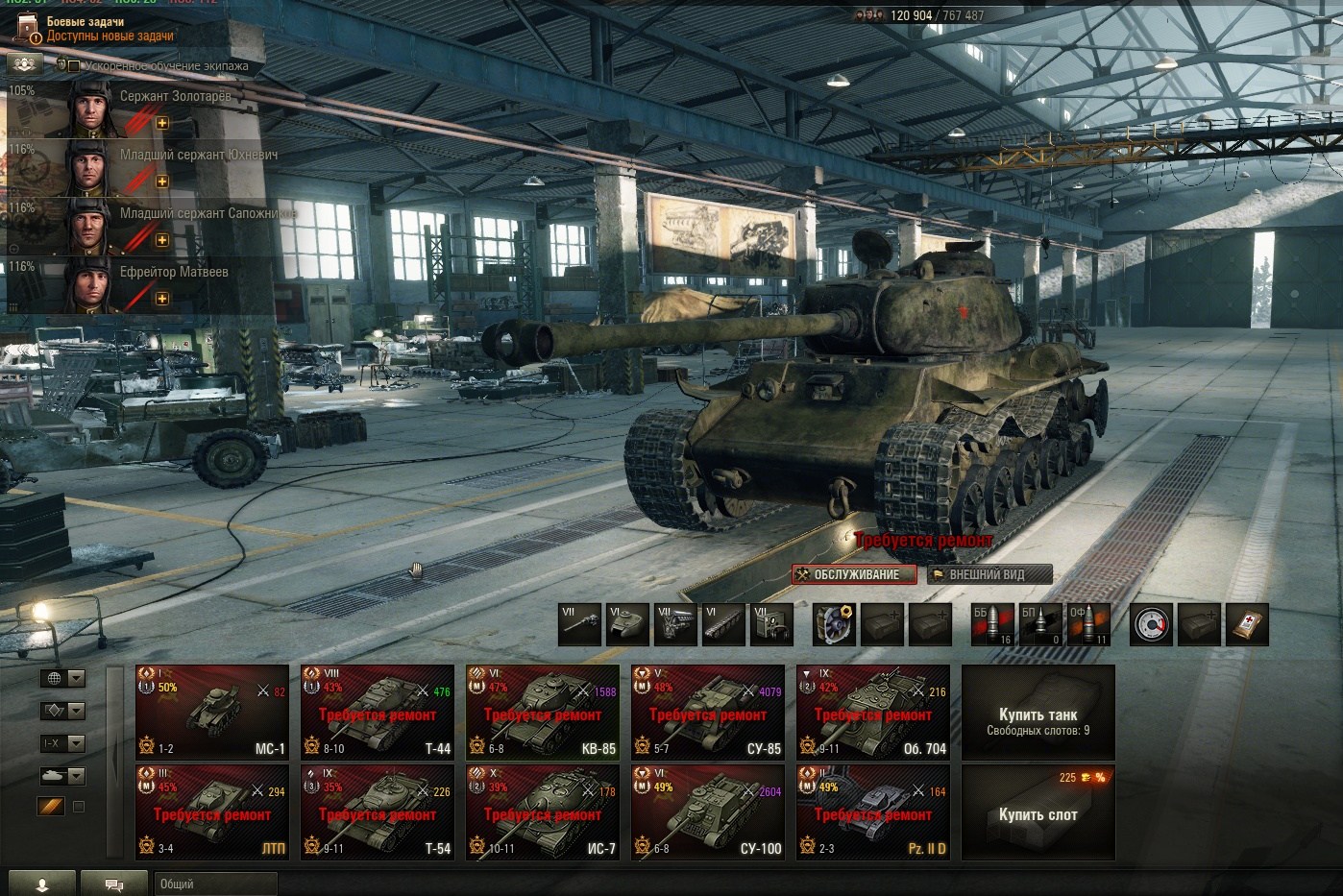Choose the ОФ high-explosive shell slot

coord(1087,625)
